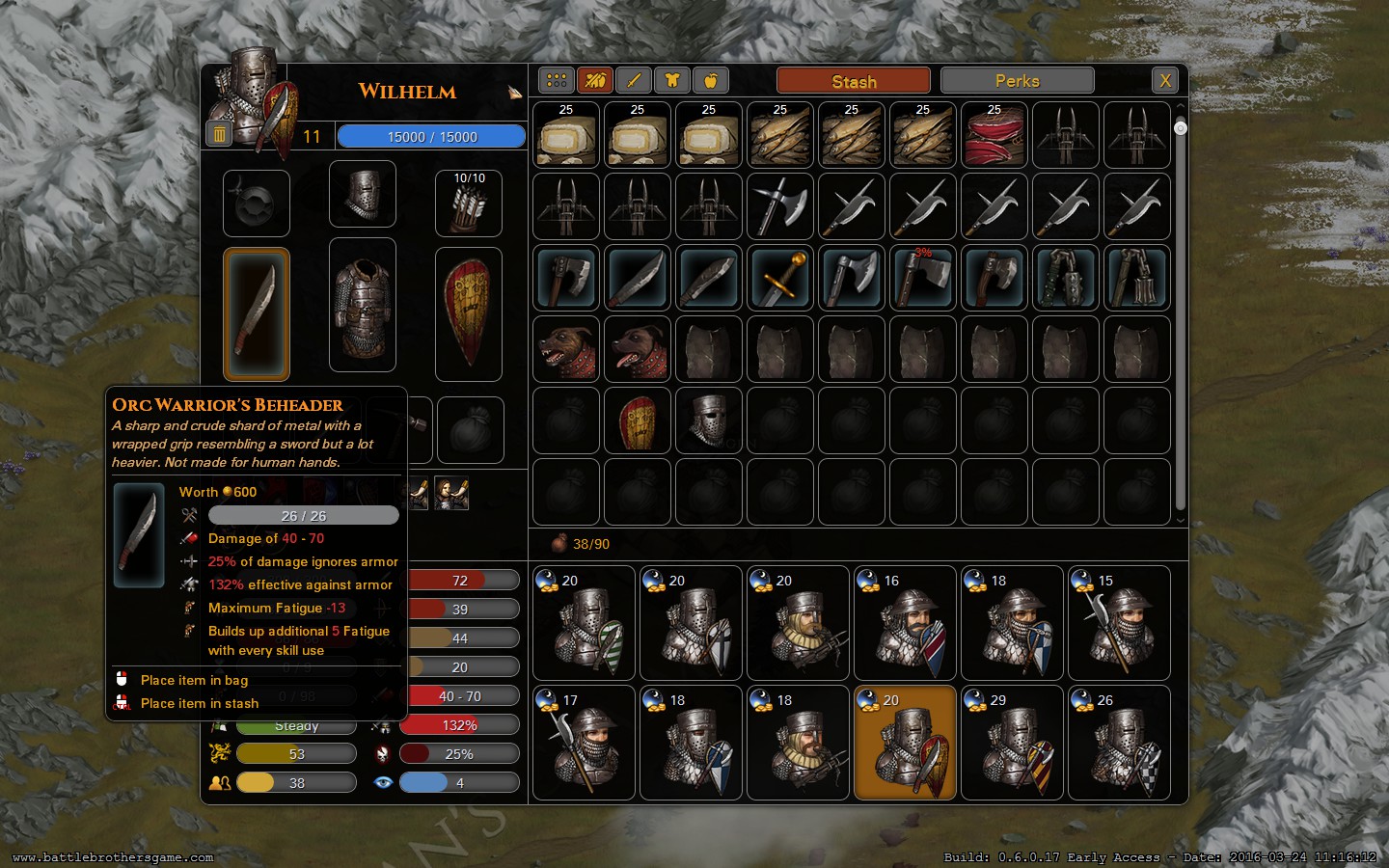The image size is (1389, 868).
Task: Show all items with the dots filter
Action: 557,81
